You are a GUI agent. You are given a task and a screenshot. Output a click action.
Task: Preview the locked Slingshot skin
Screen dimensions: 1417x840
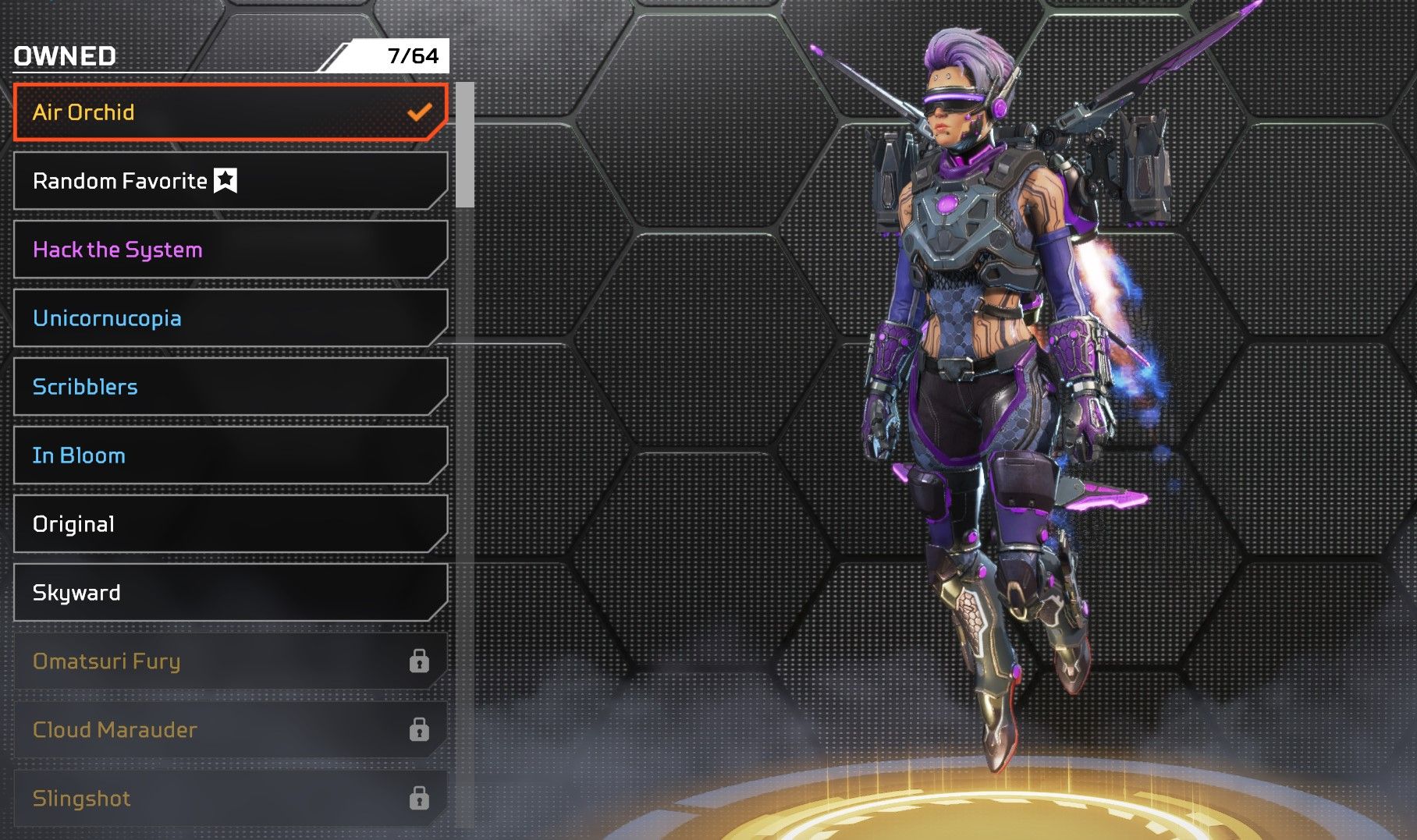230,799
